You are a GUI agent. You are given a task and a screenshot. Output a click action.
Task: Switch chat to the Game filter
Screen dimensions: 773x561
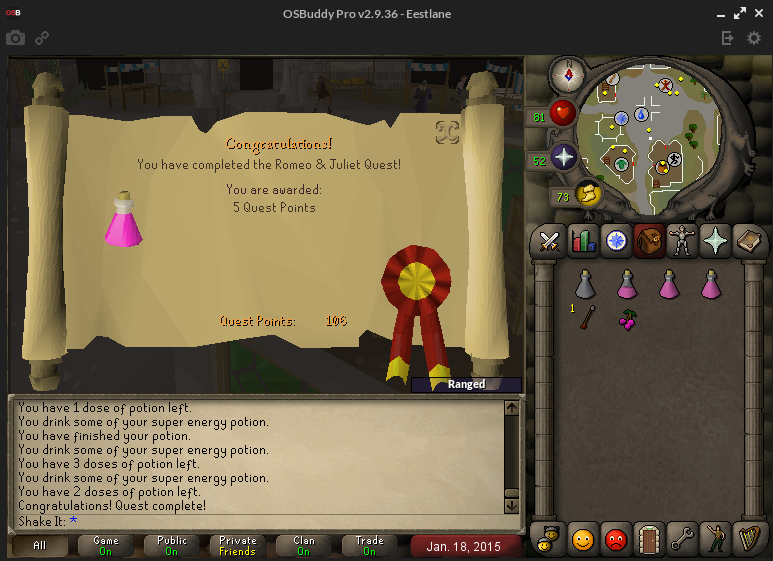tap(106, 546)
